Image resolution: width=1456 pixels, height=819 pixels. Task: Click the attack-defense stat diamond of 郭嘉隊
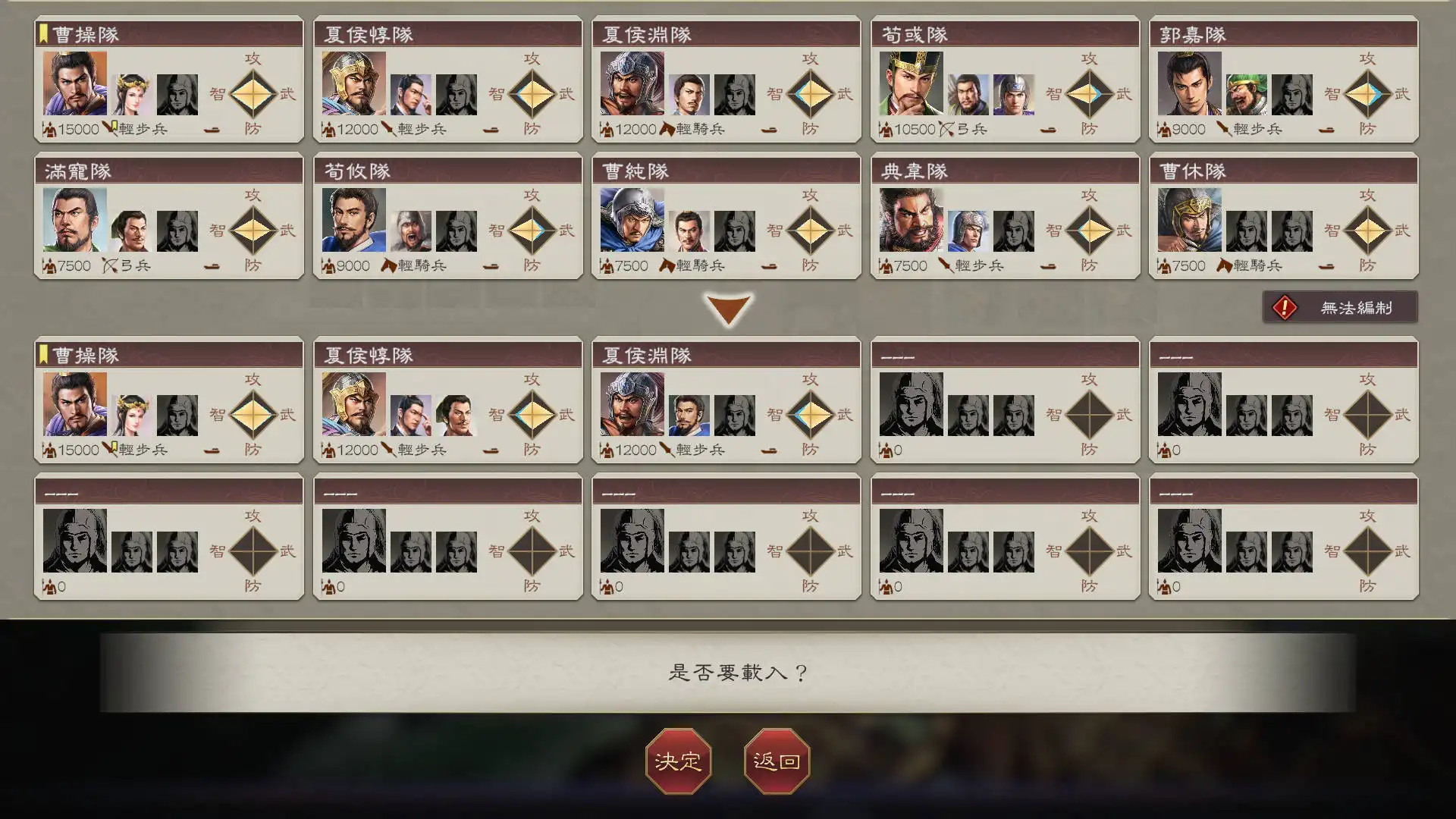1368,93
